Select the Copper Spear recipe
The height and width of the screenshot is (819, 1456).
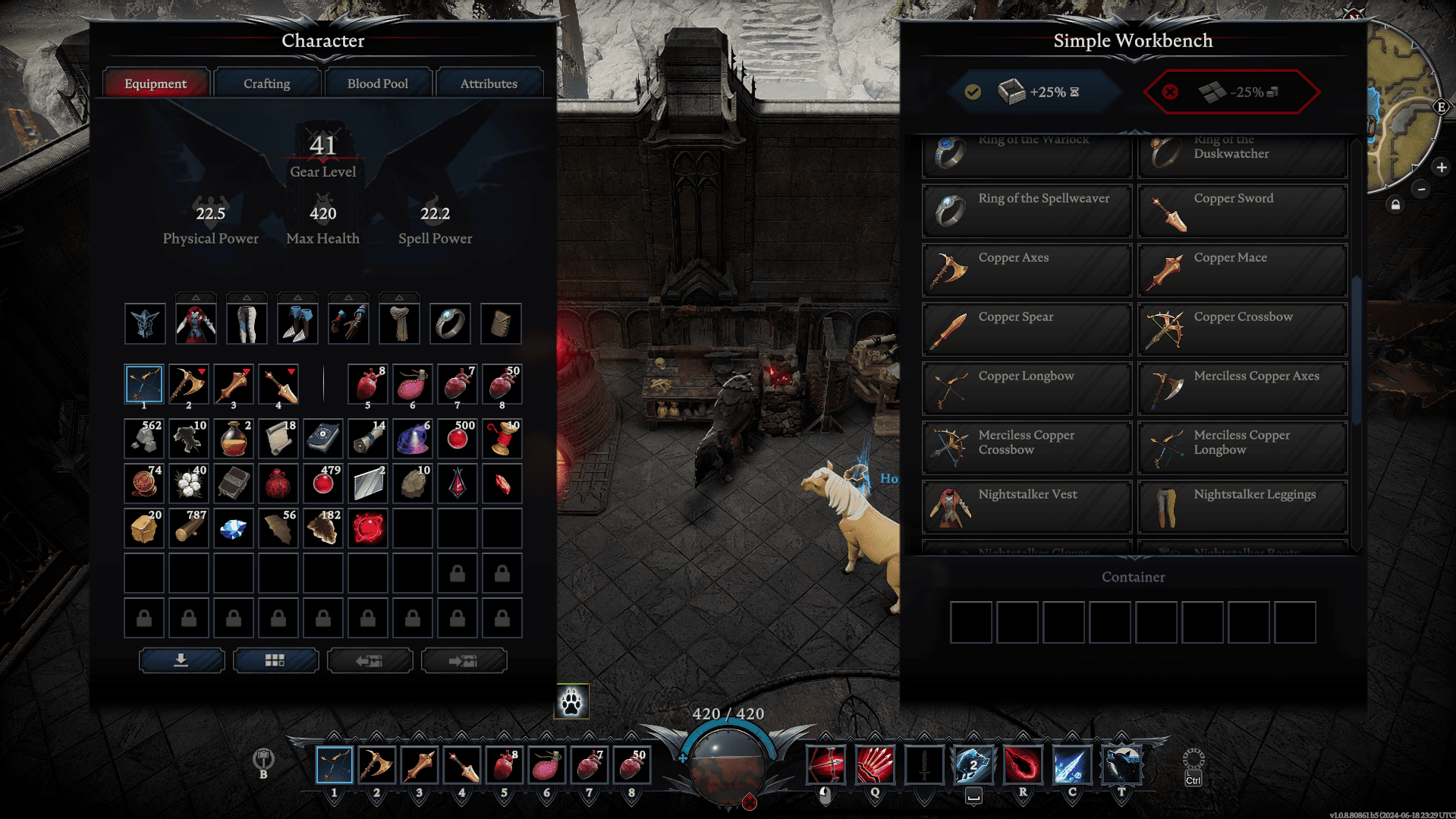(x=1027, y=329)
